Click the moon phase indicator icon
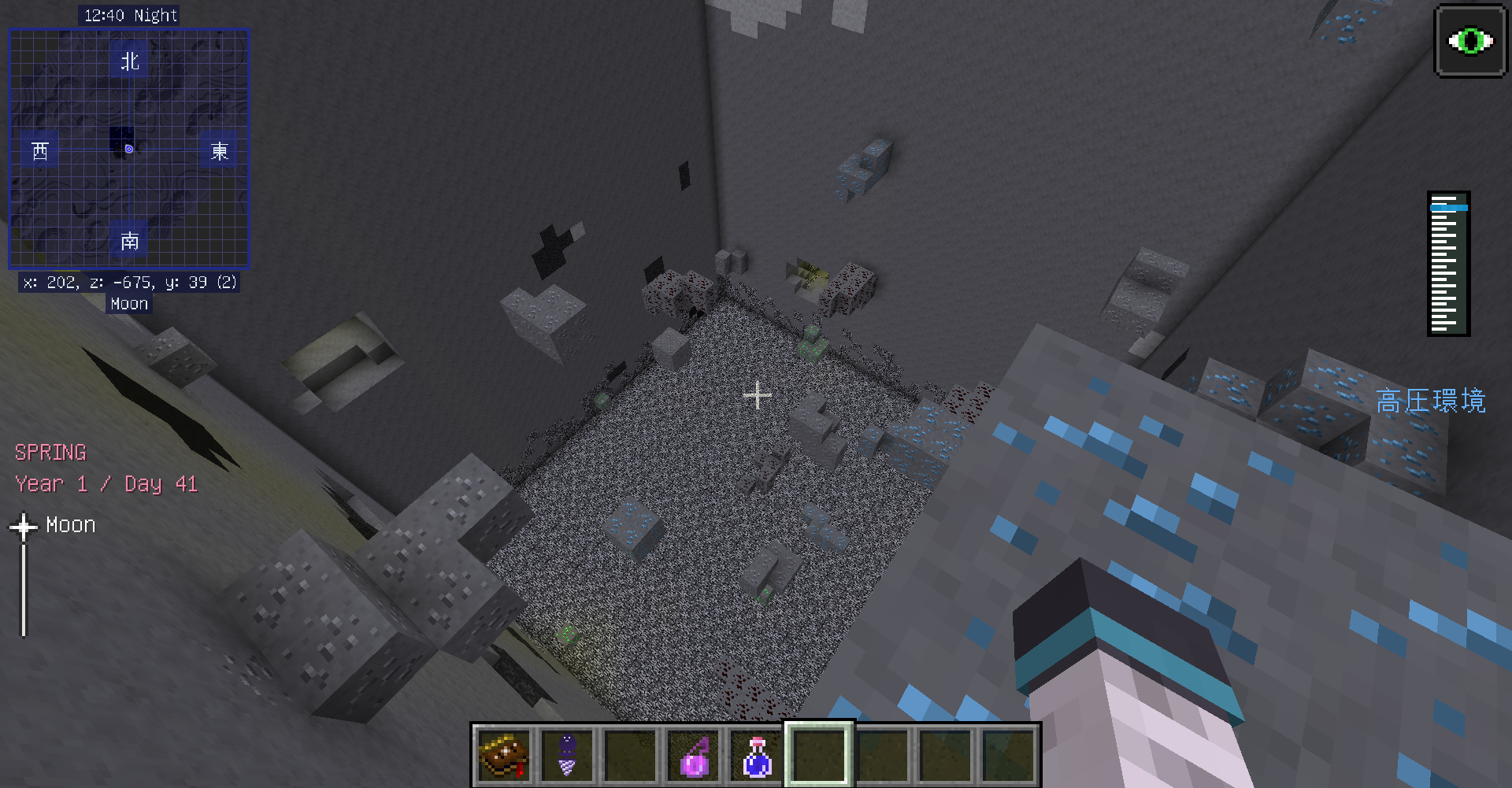This screenshot has height=788, width=1512. [24, 524]
